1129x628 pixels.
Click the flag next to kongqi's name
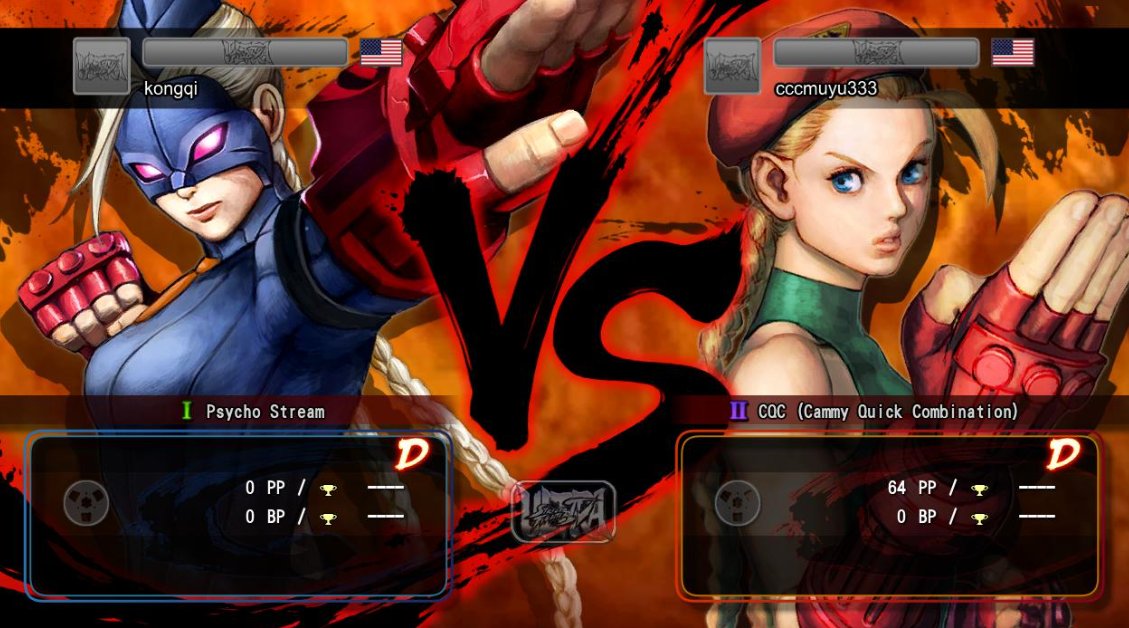pos(381,52)
